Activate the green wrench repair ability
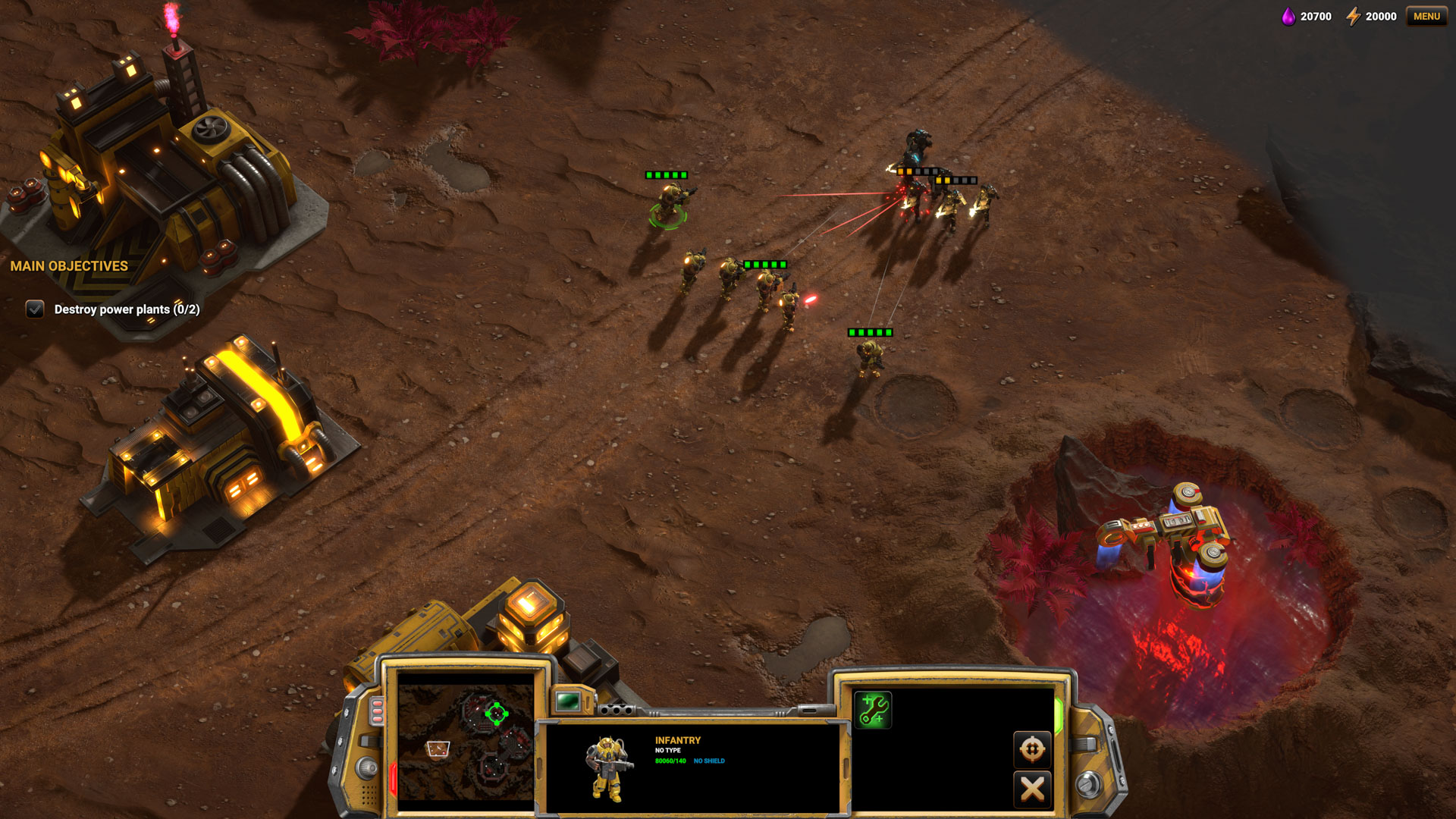Image resolution: width=1456 pixels, height=819 pixels. 873,710
